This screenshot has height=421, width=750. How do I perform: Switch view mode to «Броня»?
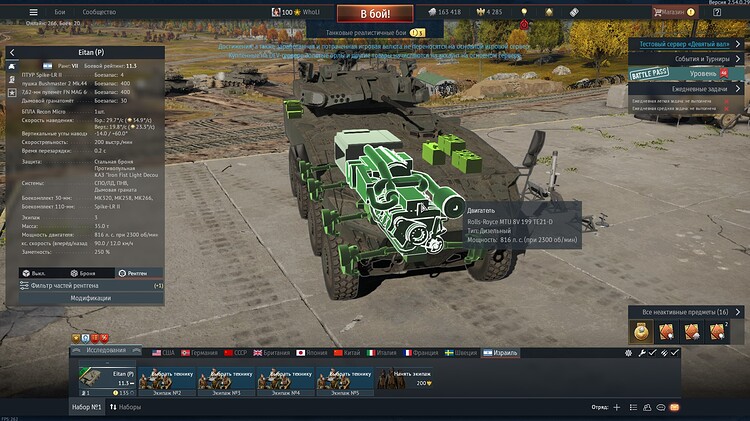coord(83,273)
